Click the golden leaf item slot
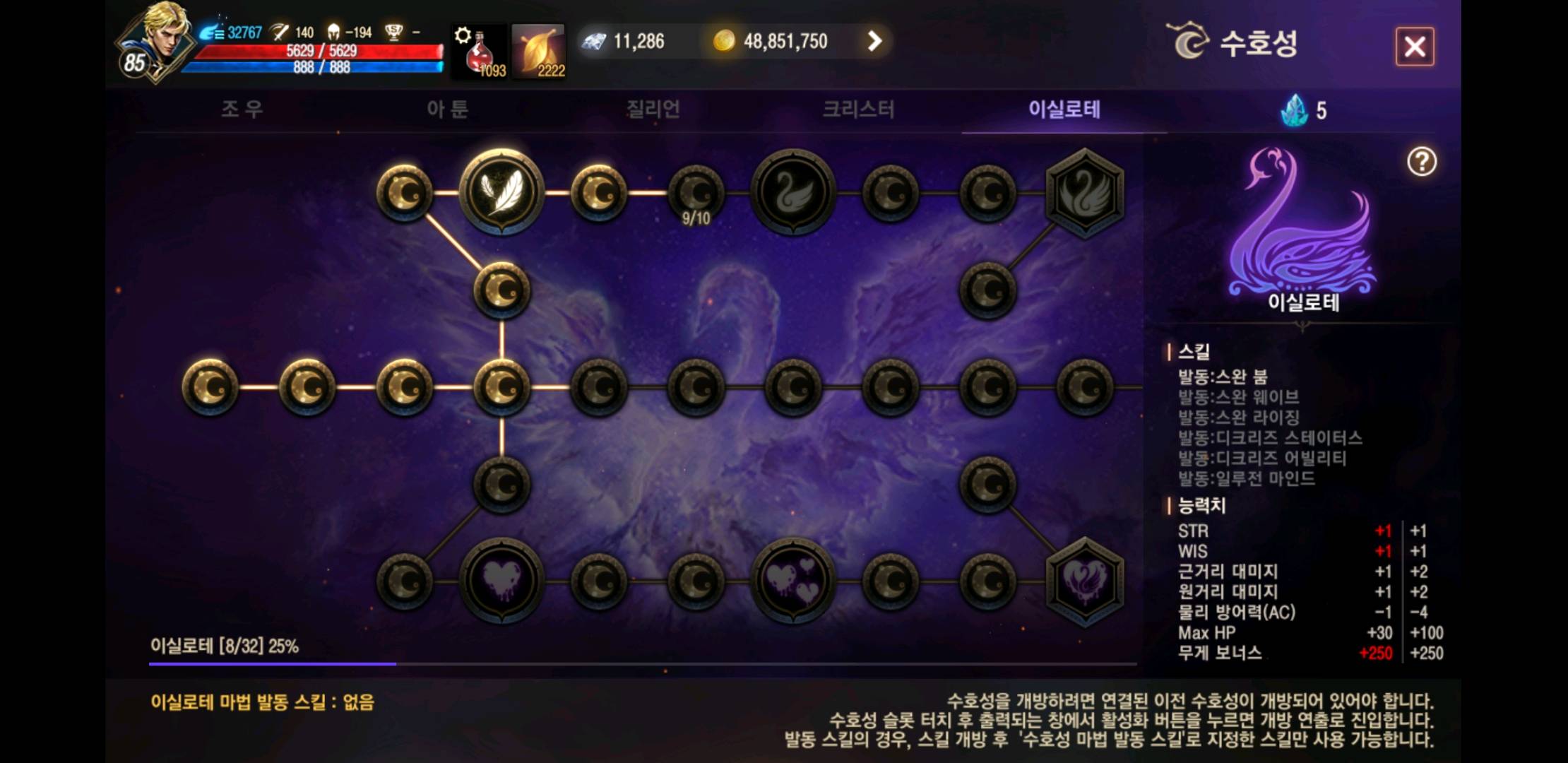Screen dimensions: 1568x763 [x=539, y=51]
